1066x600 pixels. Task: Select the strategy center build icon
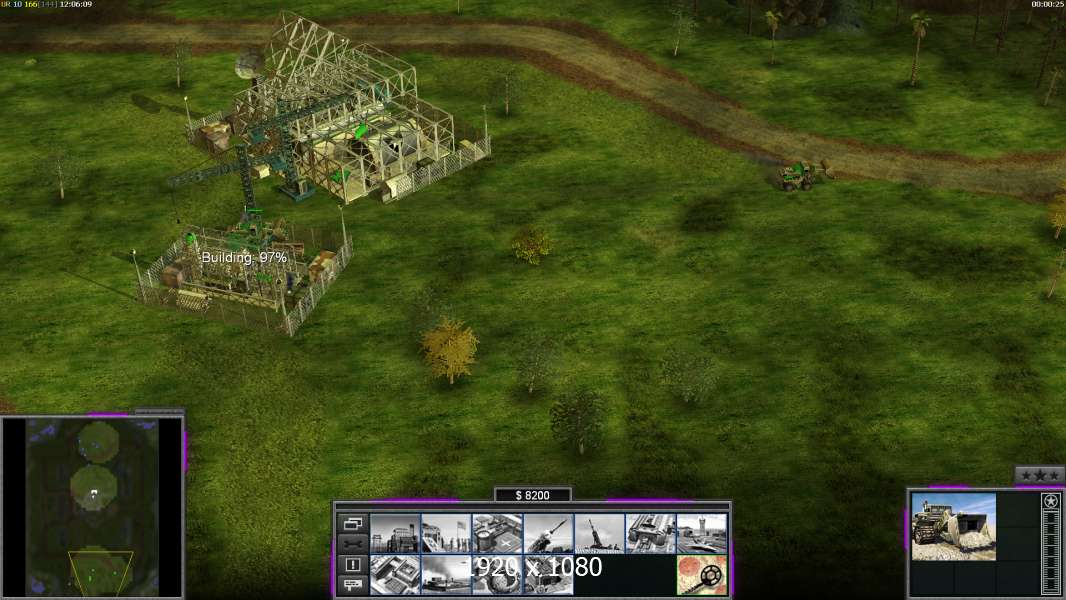[x=395, y=575]
